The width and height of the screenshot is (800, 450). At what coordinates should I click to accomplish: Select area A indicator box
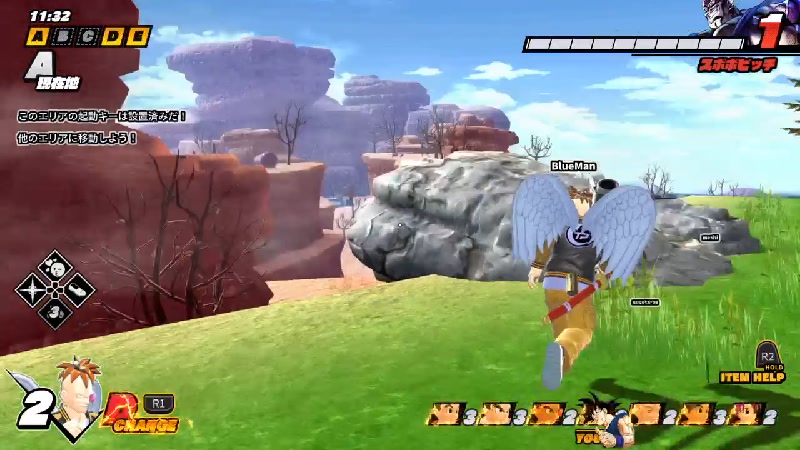click(x=38, y=37)
